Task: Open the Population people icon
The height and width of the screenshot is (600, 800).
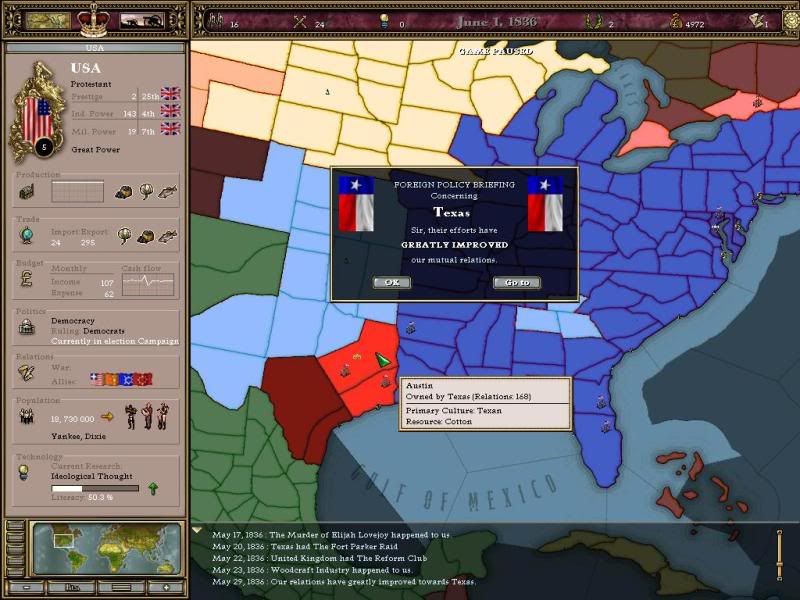Action: pyautogui.click(x=27, y=416)
